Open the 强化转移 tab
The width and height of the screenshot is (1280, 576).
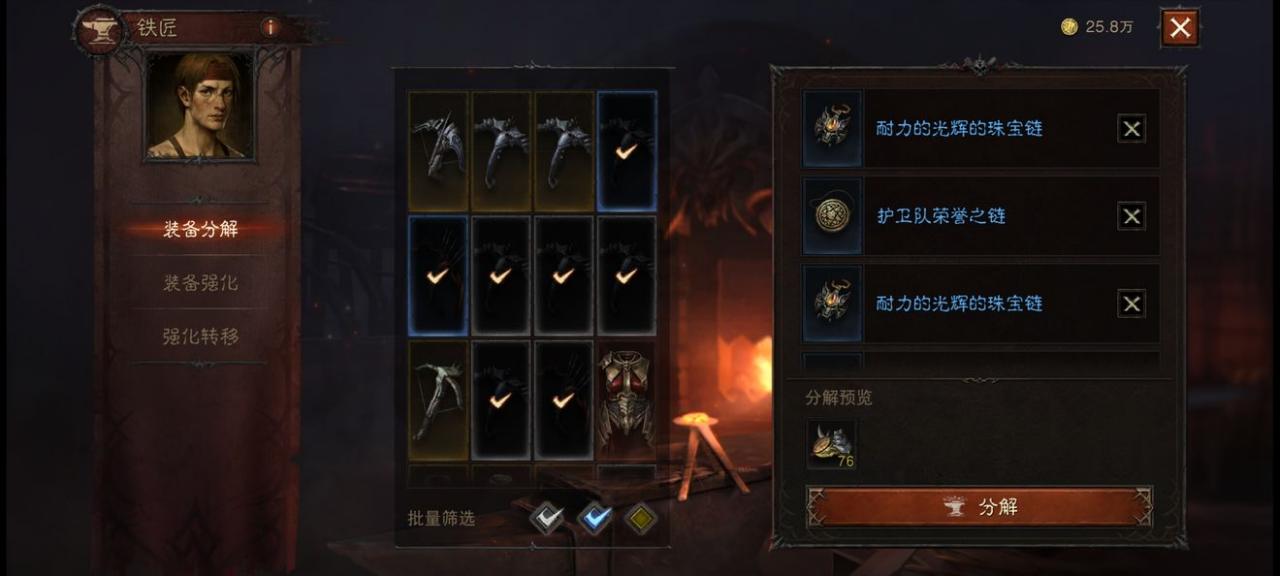click(200, 337)
